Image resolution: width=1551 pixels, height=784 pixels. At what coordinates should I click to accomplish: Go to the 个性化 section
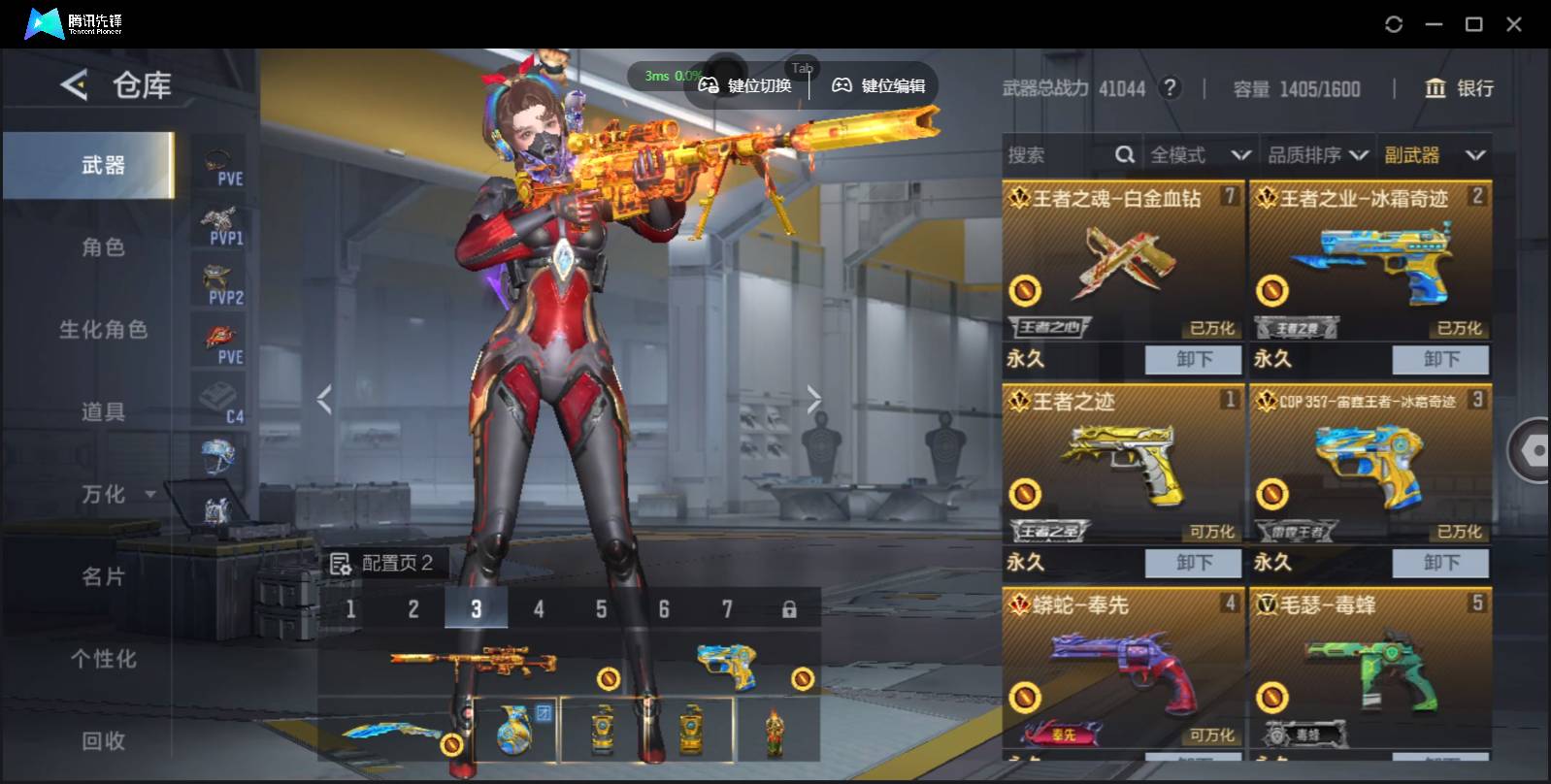pyautogui.click(x=103, y=660)
